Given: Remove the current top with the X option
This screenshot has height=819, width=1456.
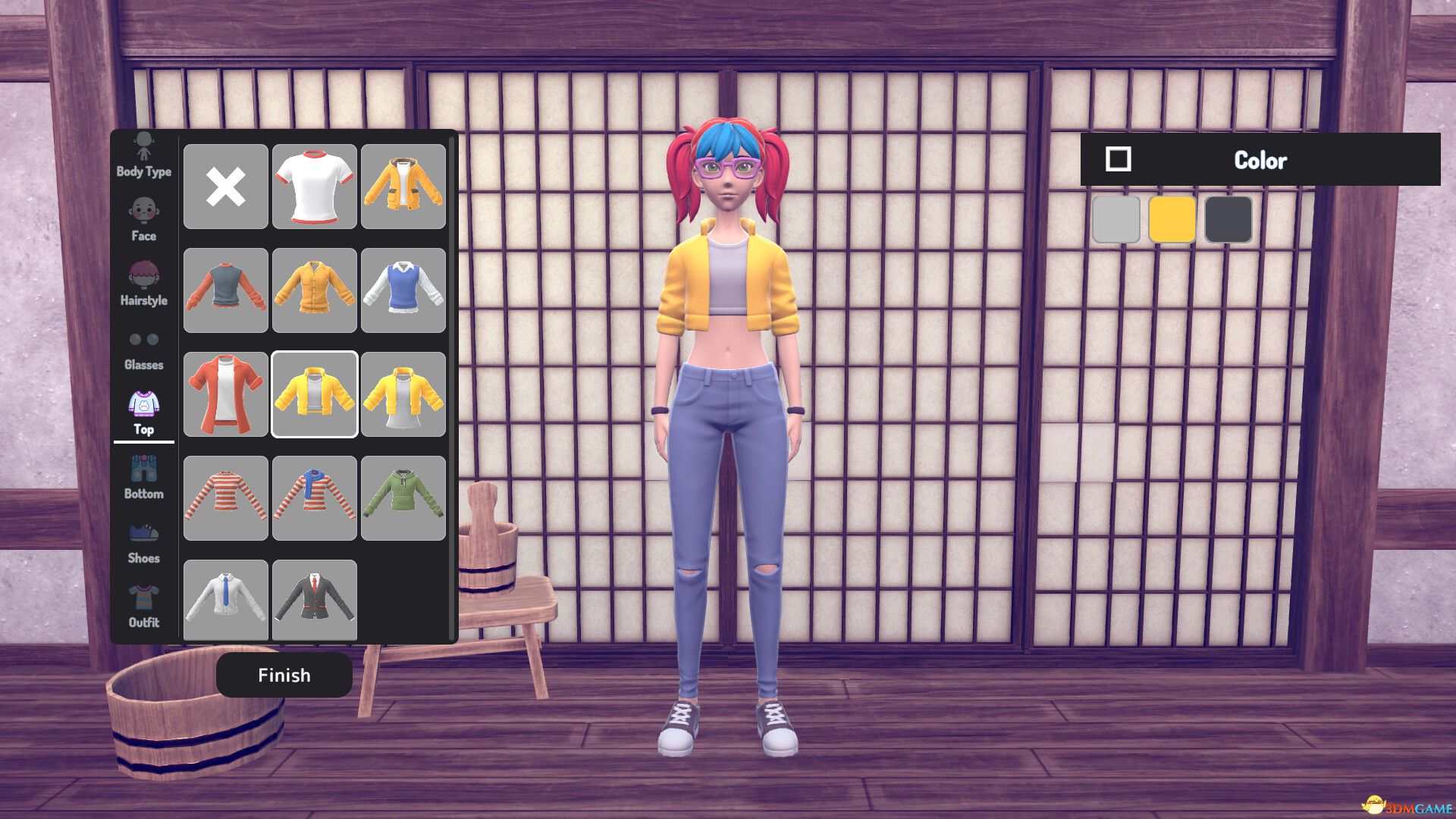Looking at the screenshot, I should [225, 187].
